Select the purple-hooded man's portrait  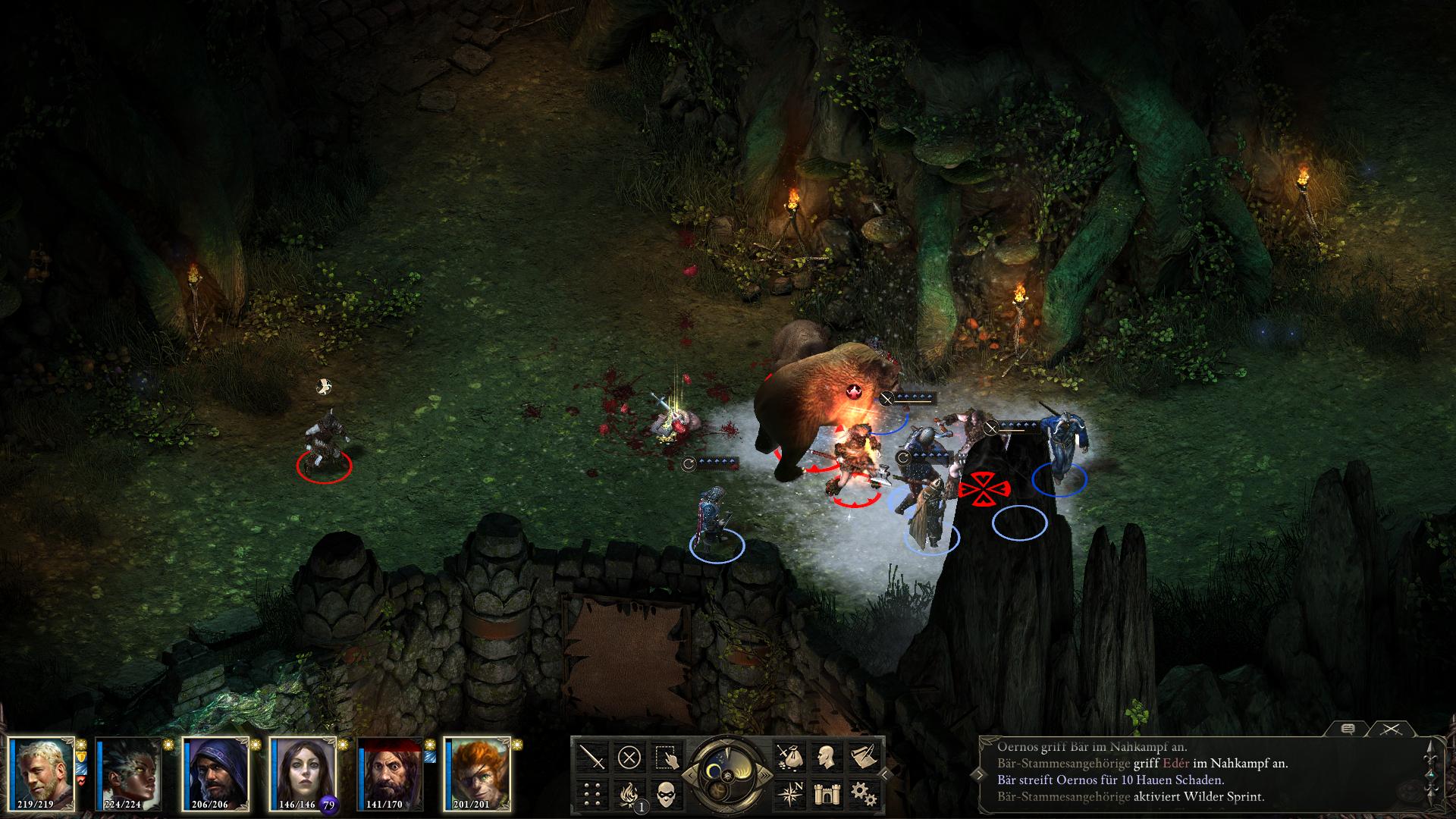[216, 773]
